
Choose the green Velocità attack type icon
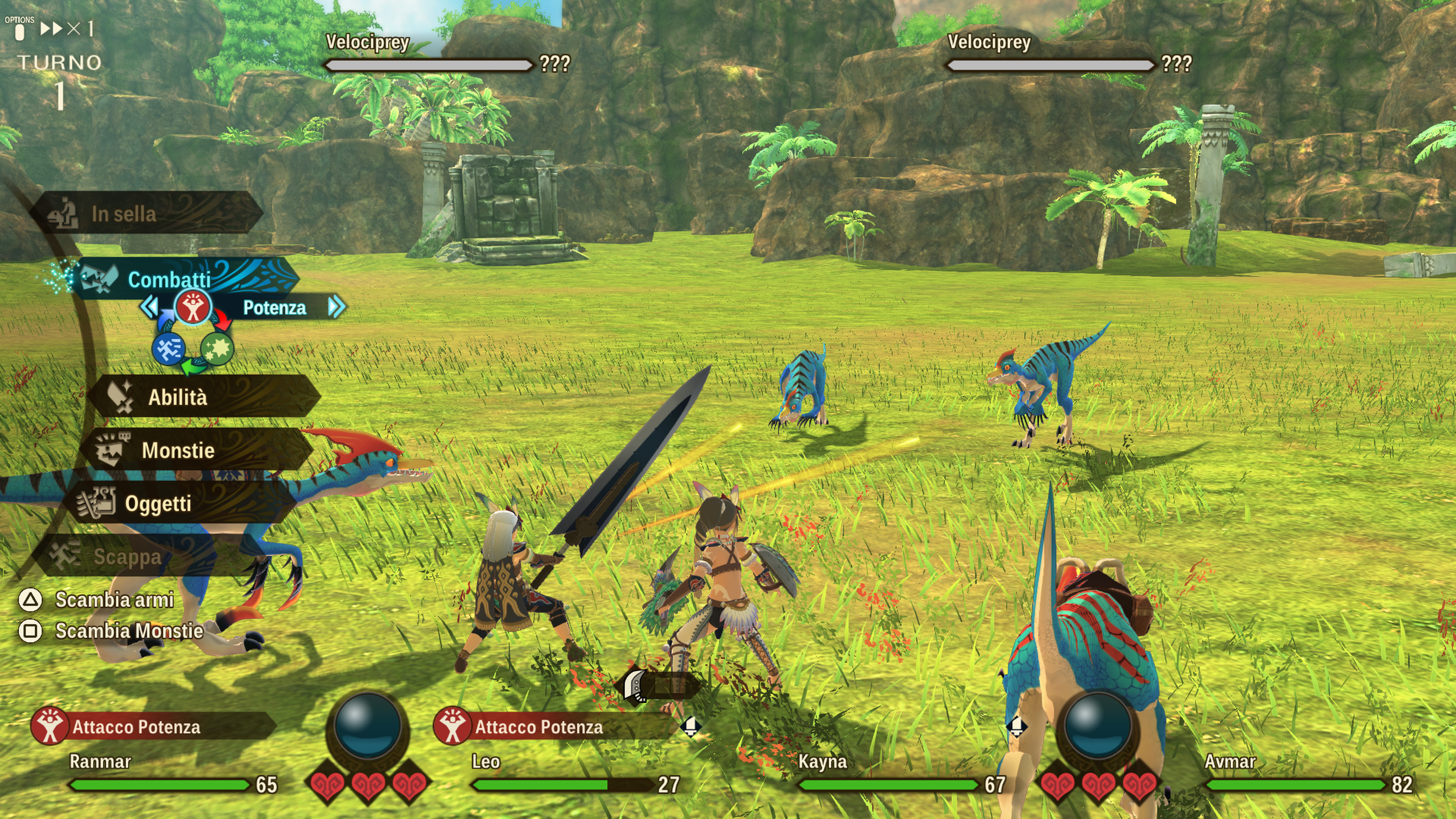tap(217, 349)
